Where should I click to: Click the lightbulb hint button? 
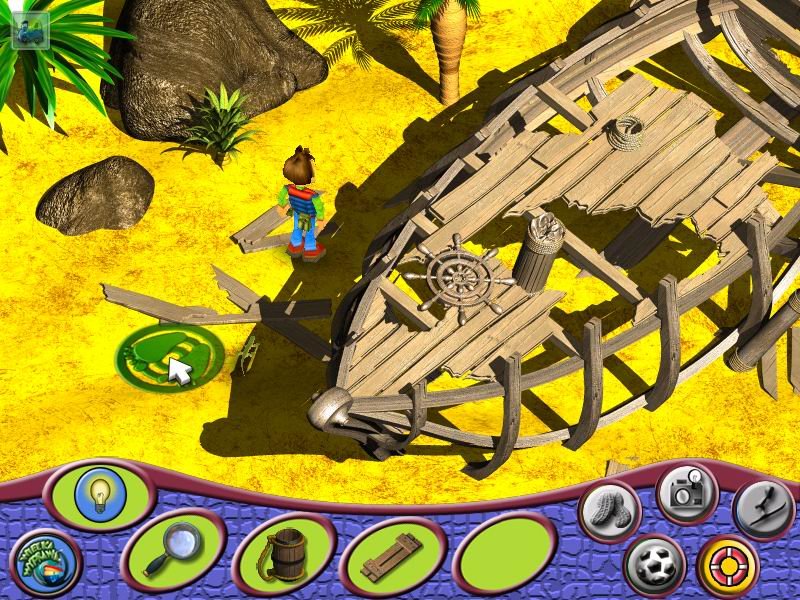pyautogui.click(x=98, y=493)
